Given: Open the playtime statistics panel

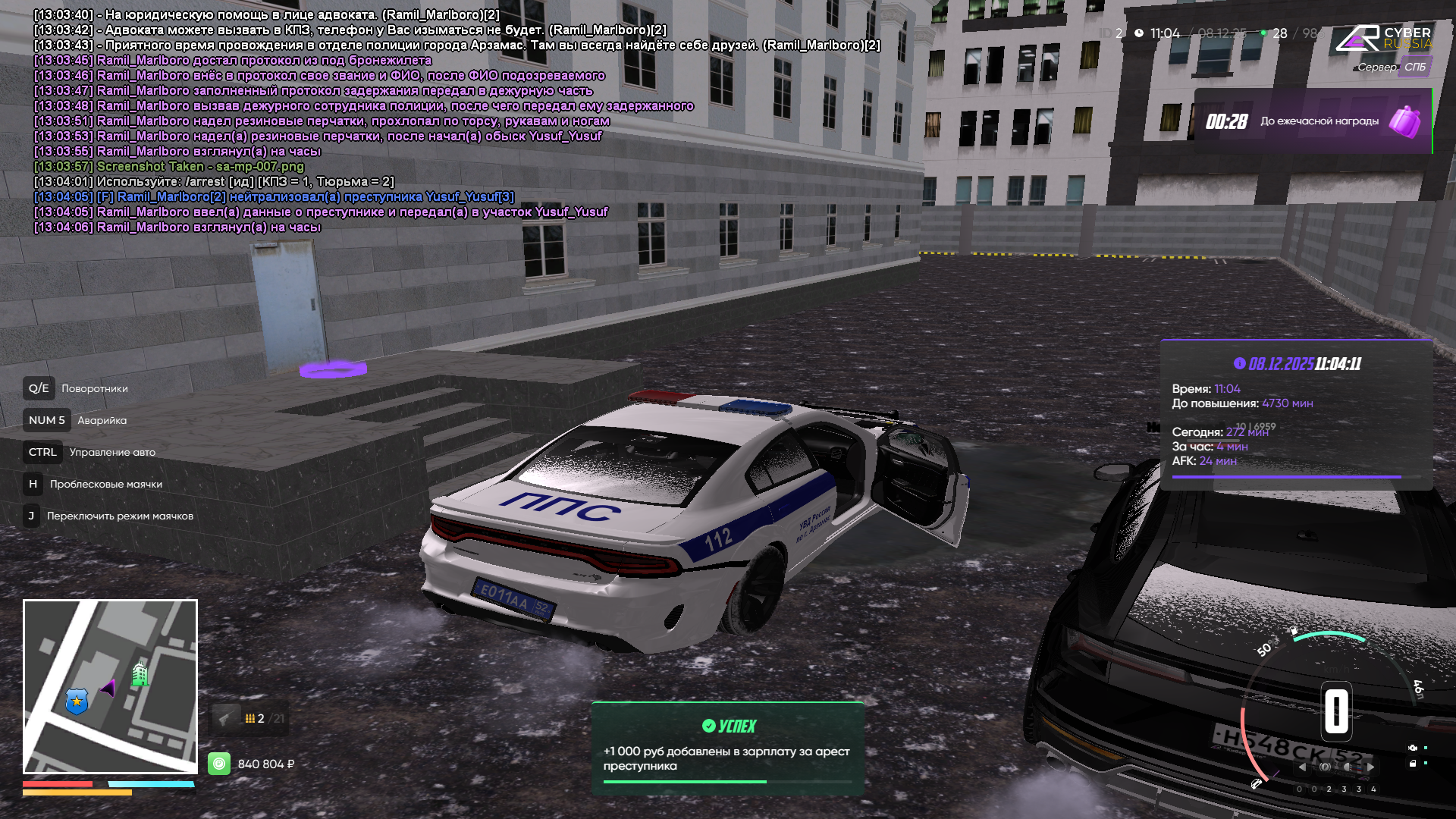Looking at the screenshot, I should click(1296, 415).
